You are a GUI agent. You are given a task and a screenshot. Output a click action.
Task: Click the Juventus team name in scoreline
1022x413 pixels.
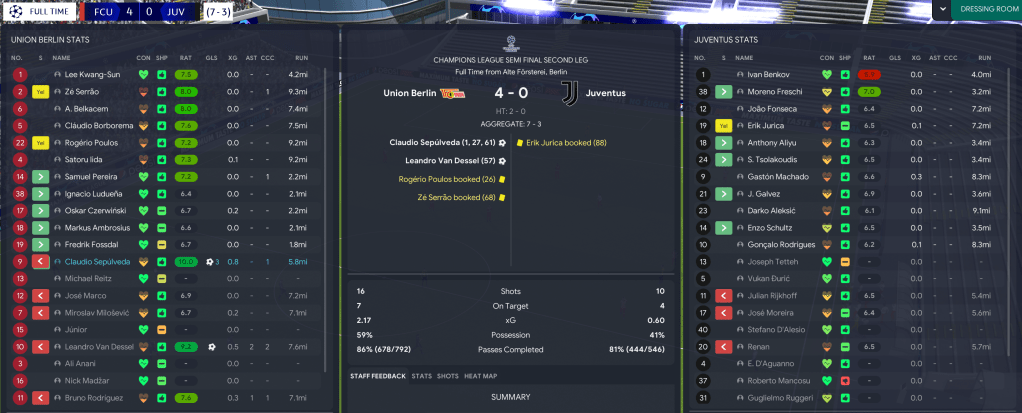605,93
